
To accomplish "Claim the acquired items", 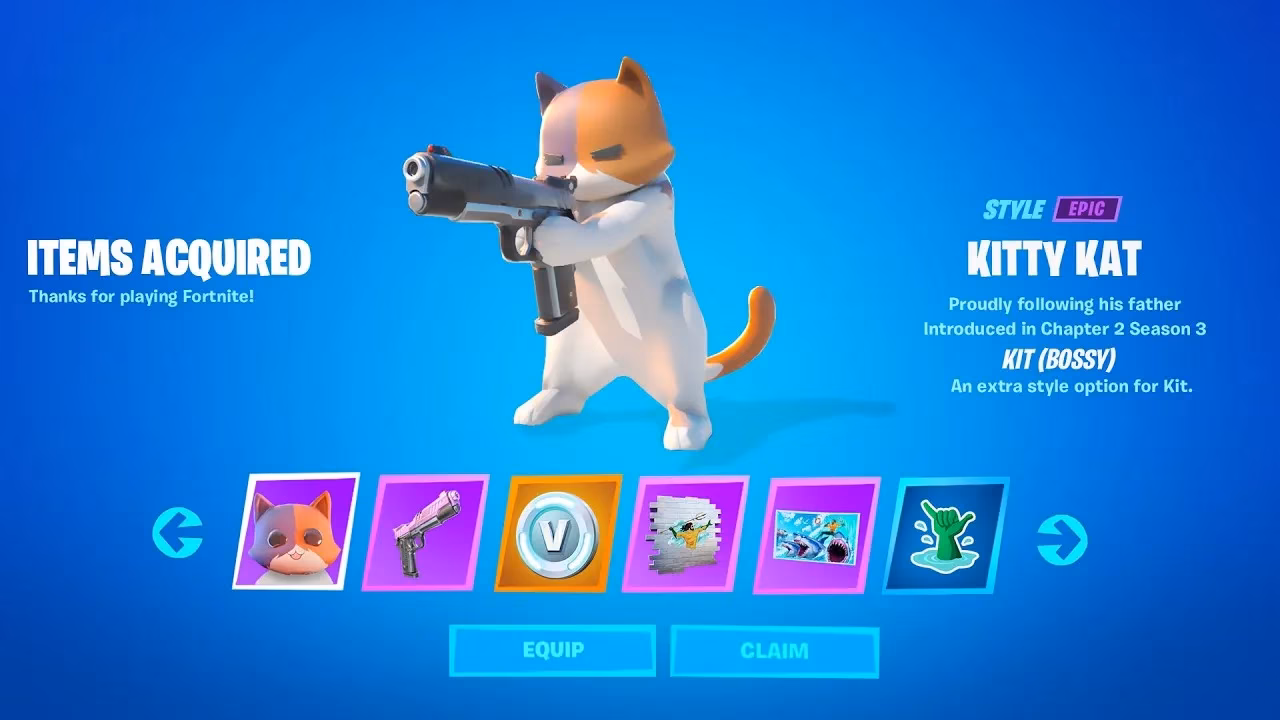I will [x=774, y=651].
